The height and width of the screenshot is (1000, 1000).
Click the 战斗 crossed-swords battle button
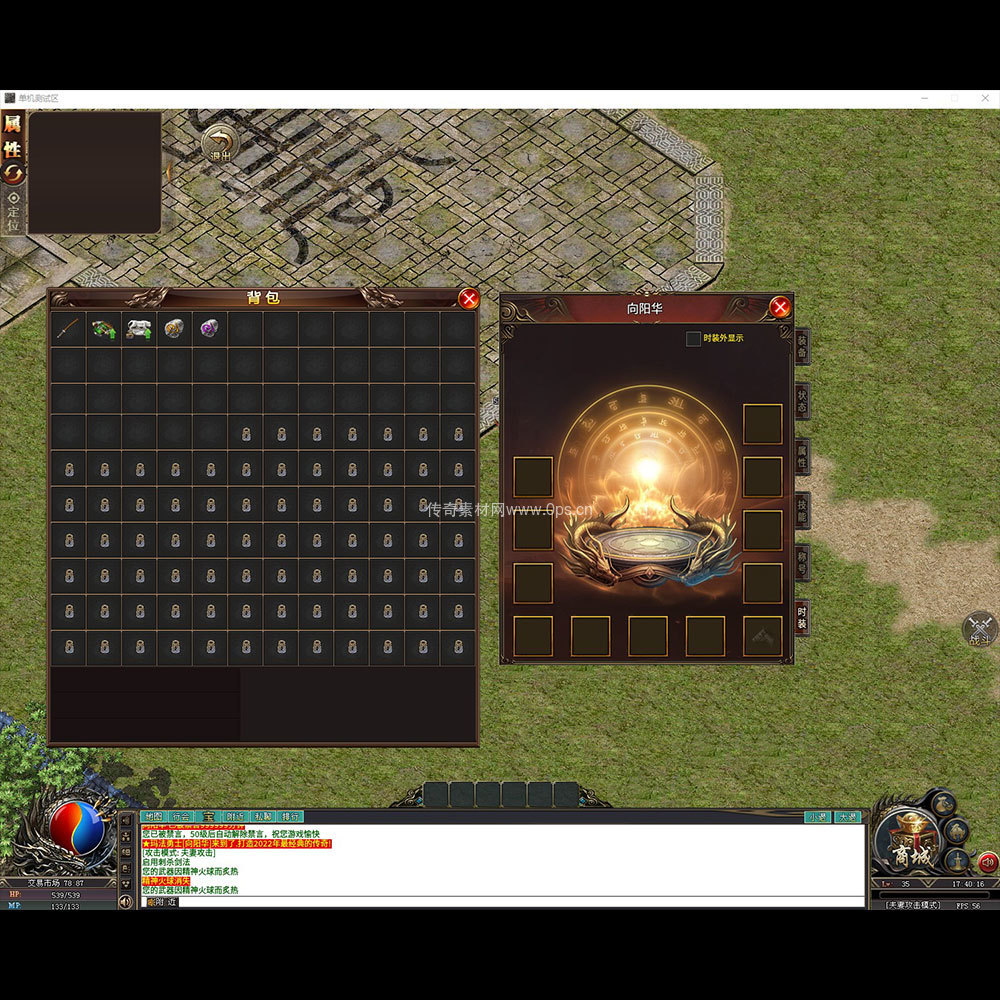click(979, 629)
